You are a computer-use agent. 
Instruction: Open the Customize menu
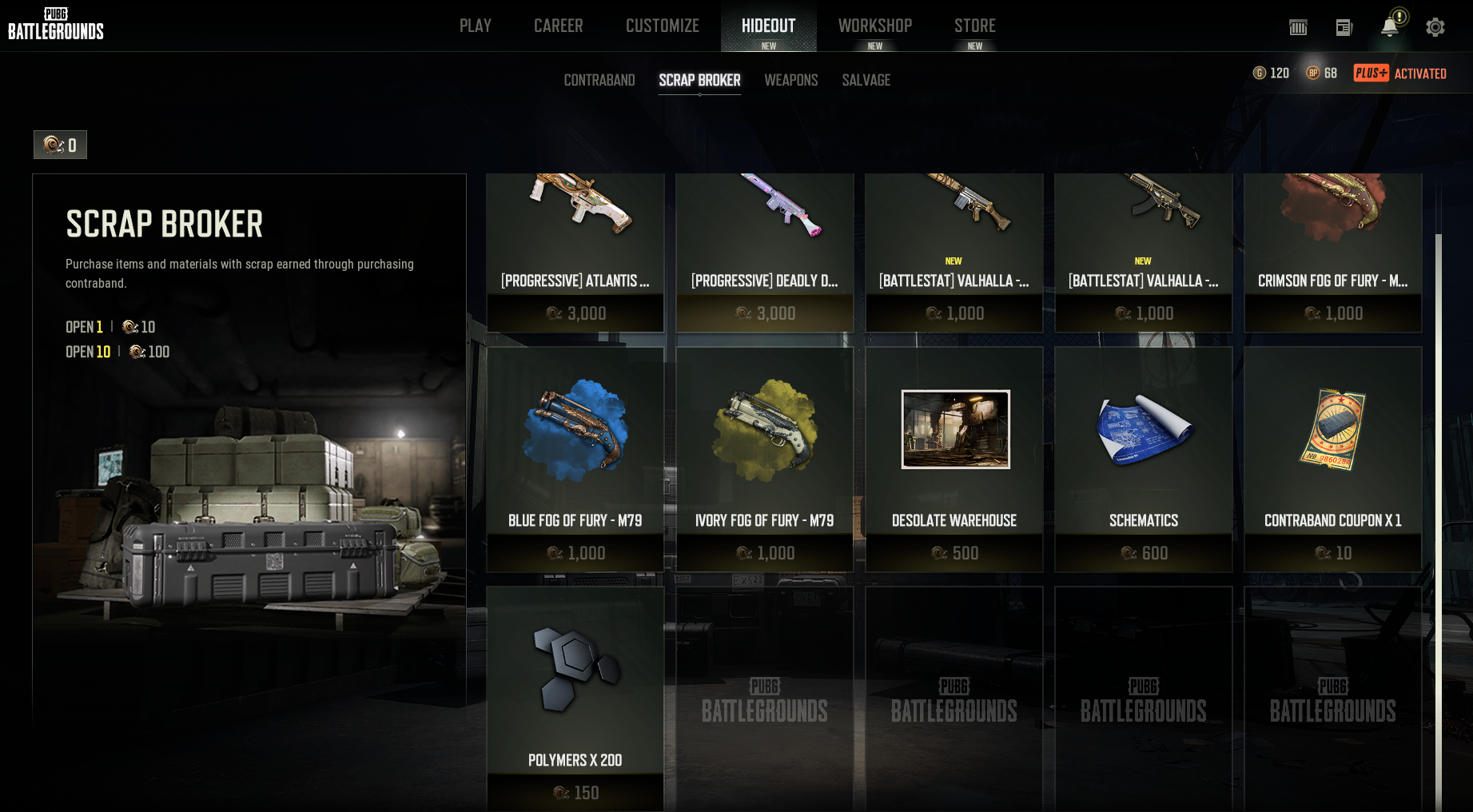point(662,26)
